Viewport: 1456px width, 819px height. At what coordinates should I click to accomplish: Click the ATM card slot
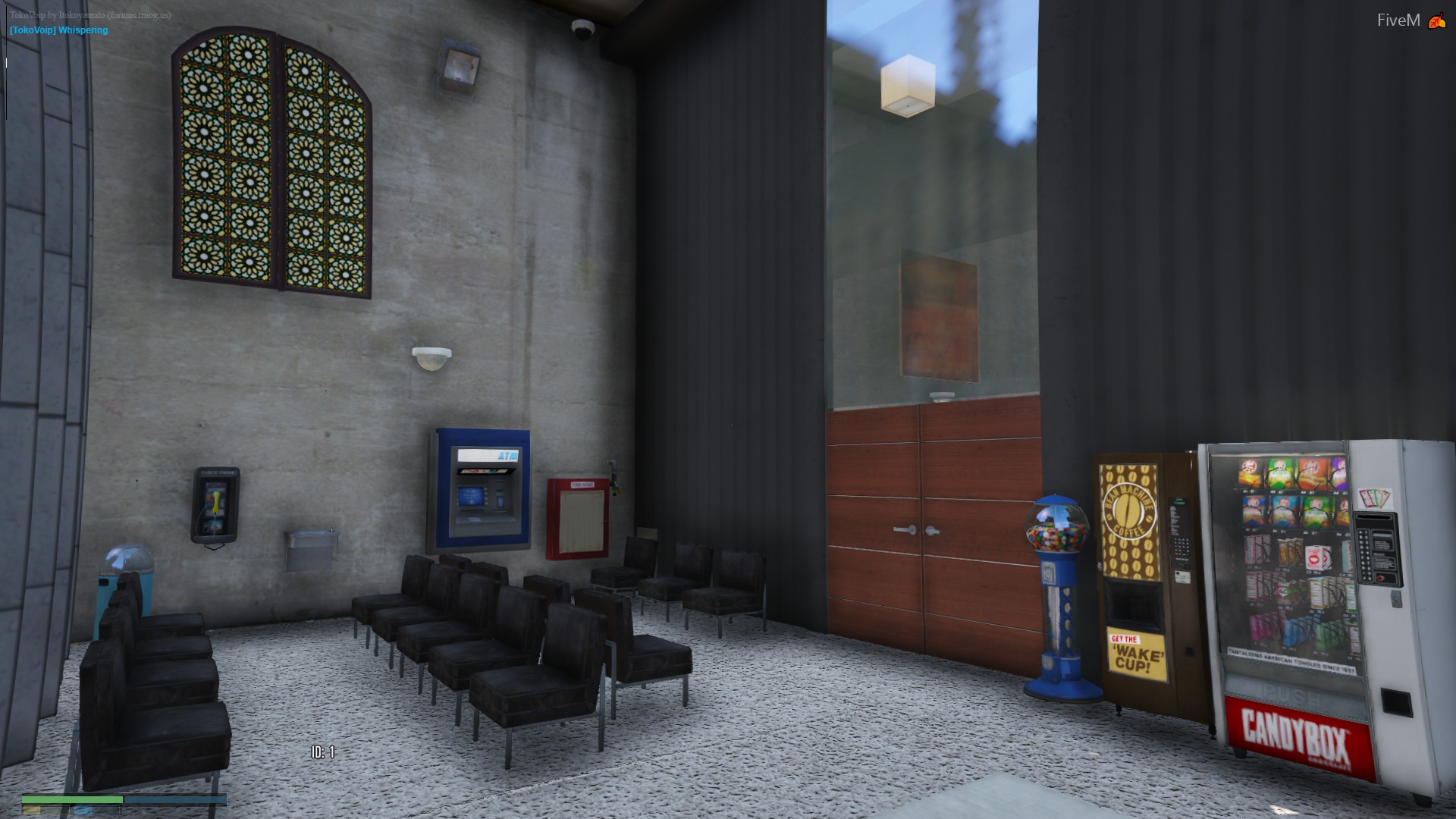click(500, 500)
